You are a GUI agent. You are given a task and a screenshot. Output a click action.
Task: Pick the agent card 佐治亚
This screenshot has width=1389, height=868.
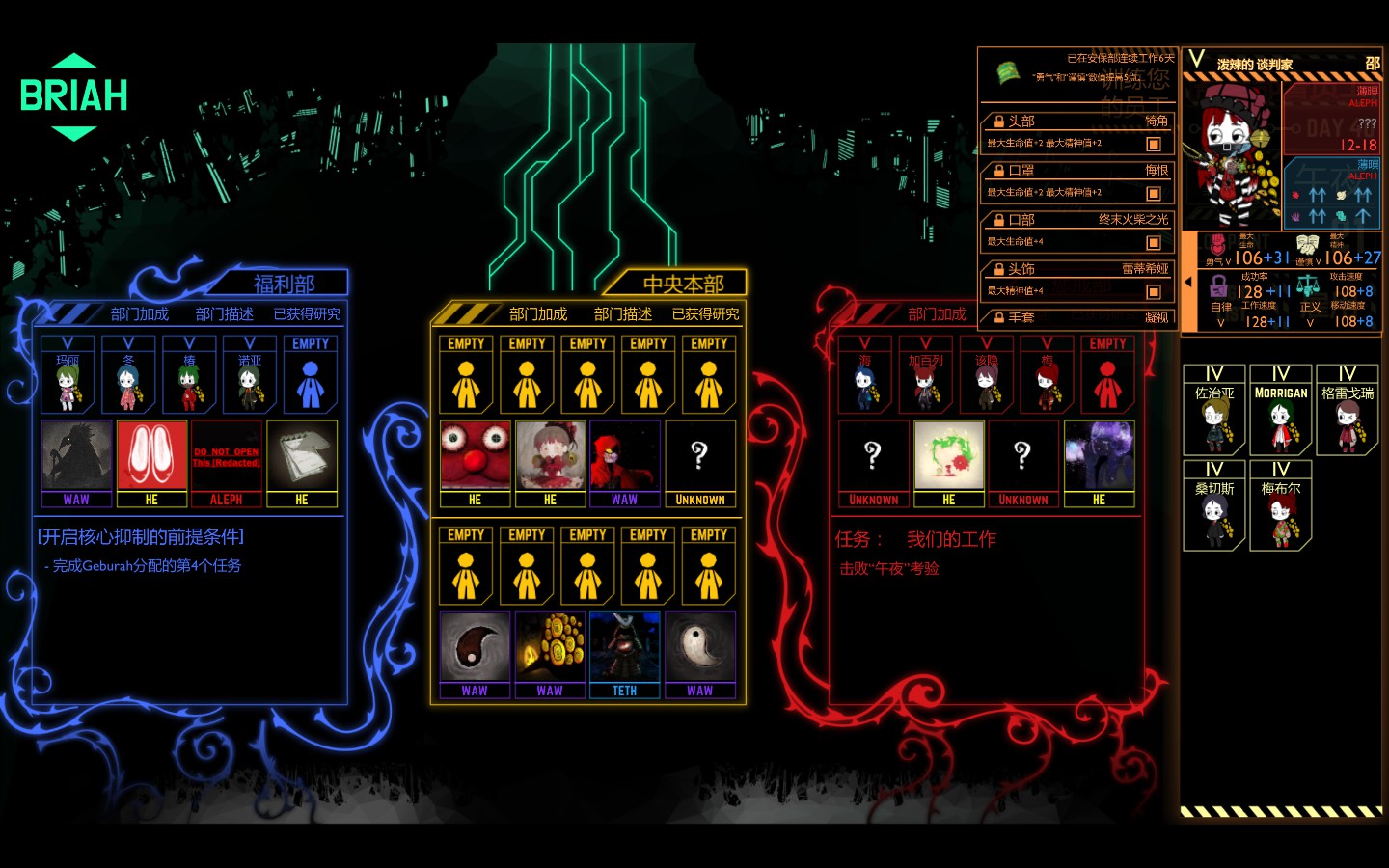click(x=1213, y=410)
